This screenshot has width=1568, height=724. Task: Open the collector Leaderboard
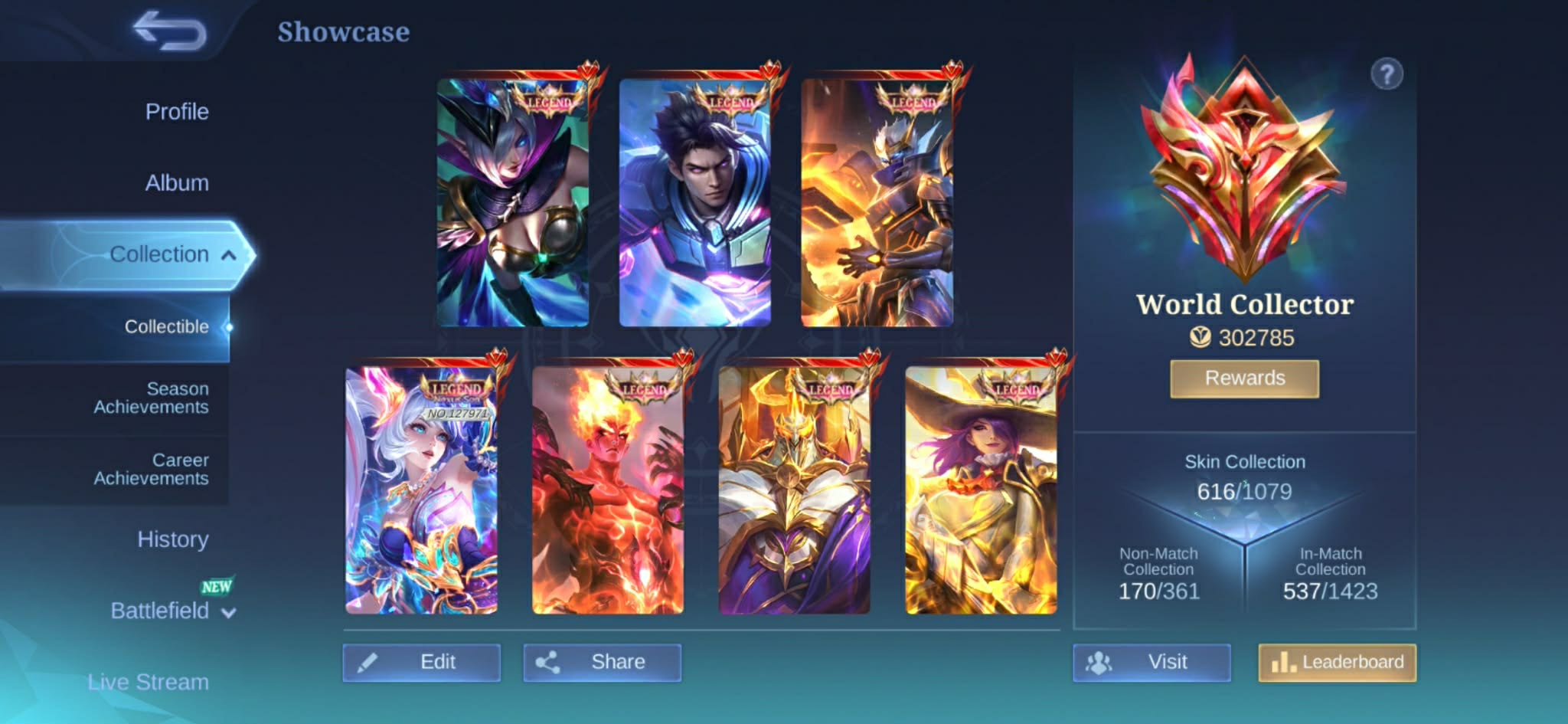pyautogui.click(x=1337, y=663)
